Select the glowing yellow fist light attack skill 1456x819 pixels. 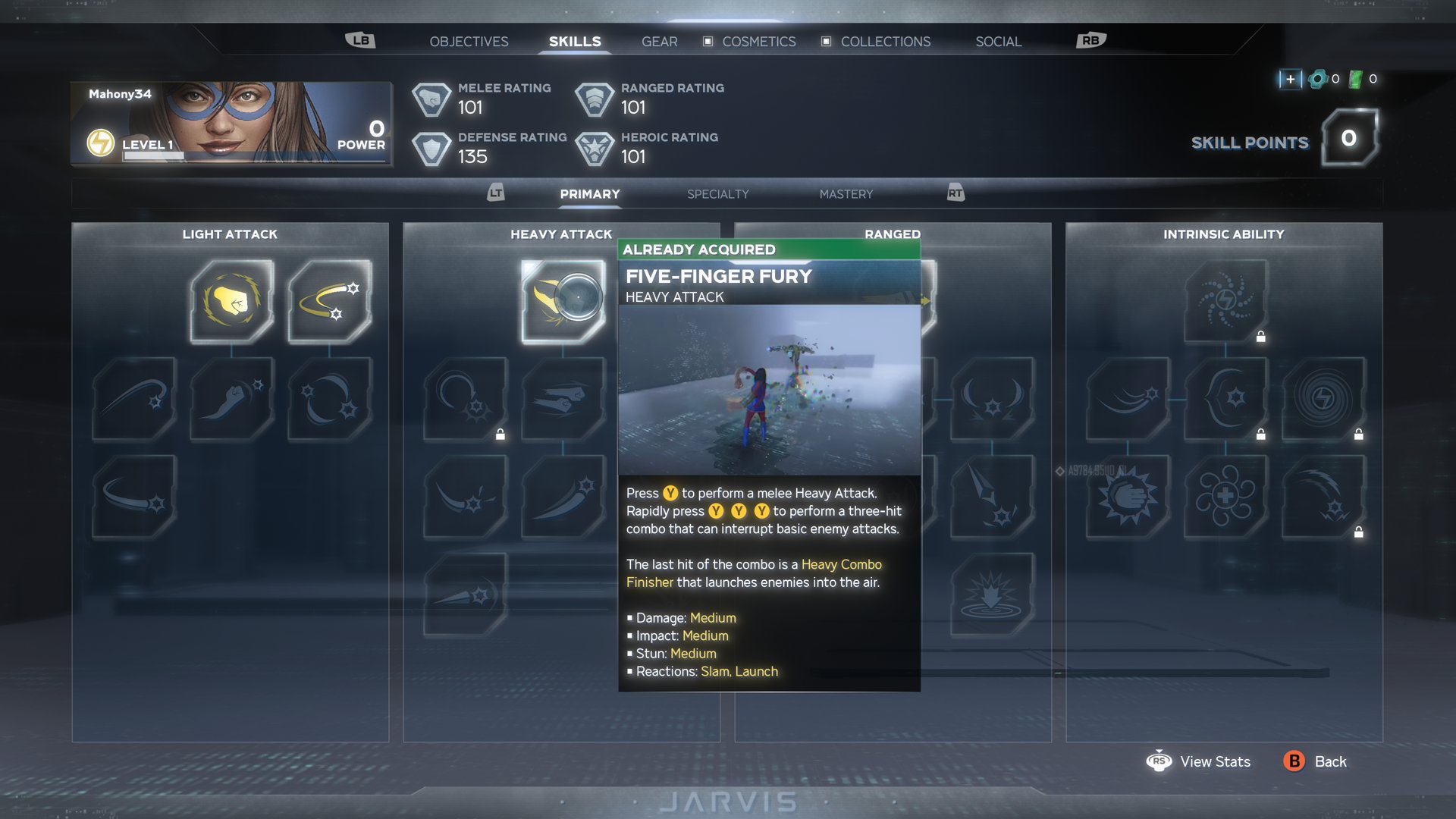pos(231,301)
